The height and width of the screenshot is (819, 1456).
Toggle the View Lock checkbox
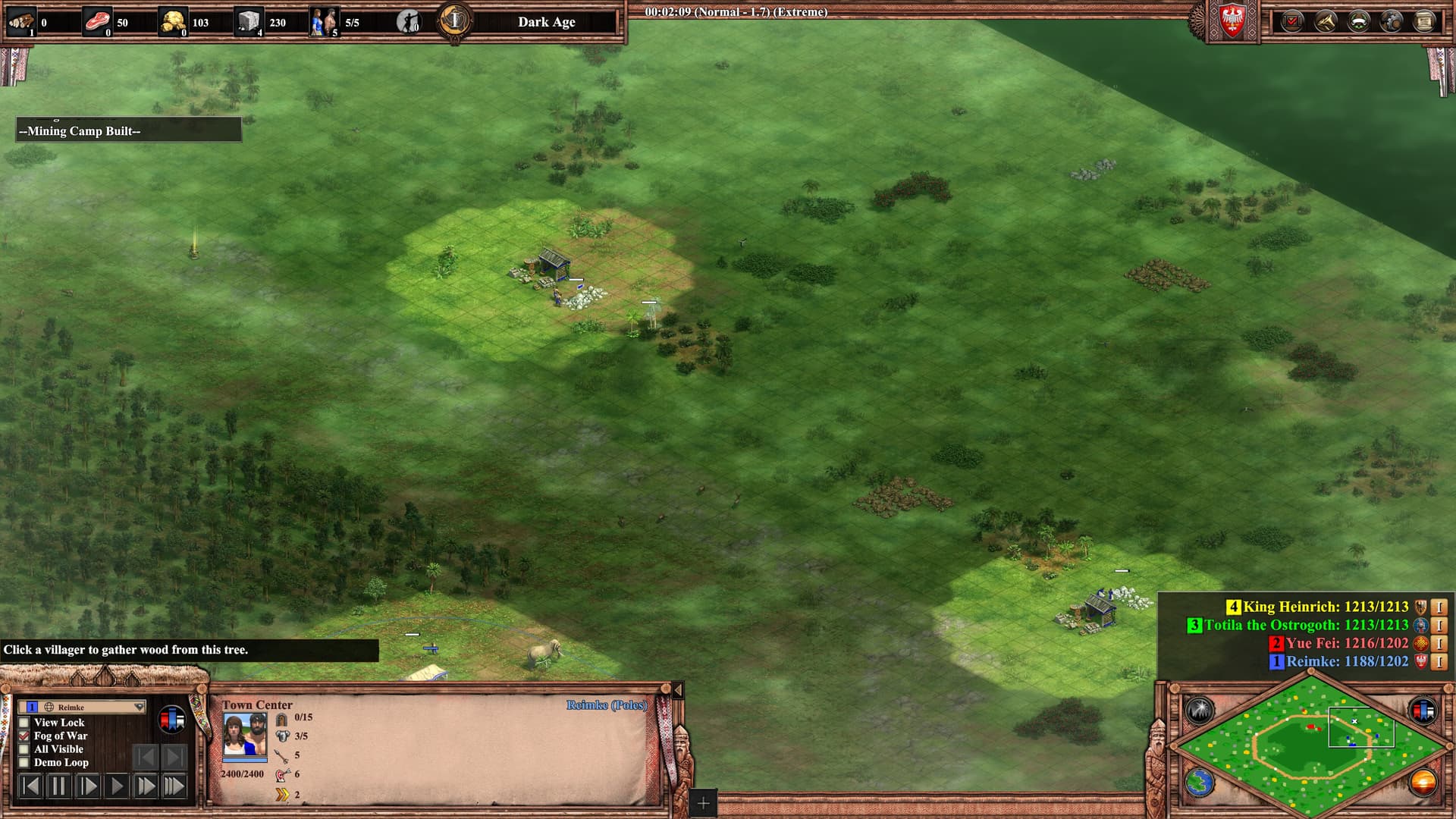24,723
